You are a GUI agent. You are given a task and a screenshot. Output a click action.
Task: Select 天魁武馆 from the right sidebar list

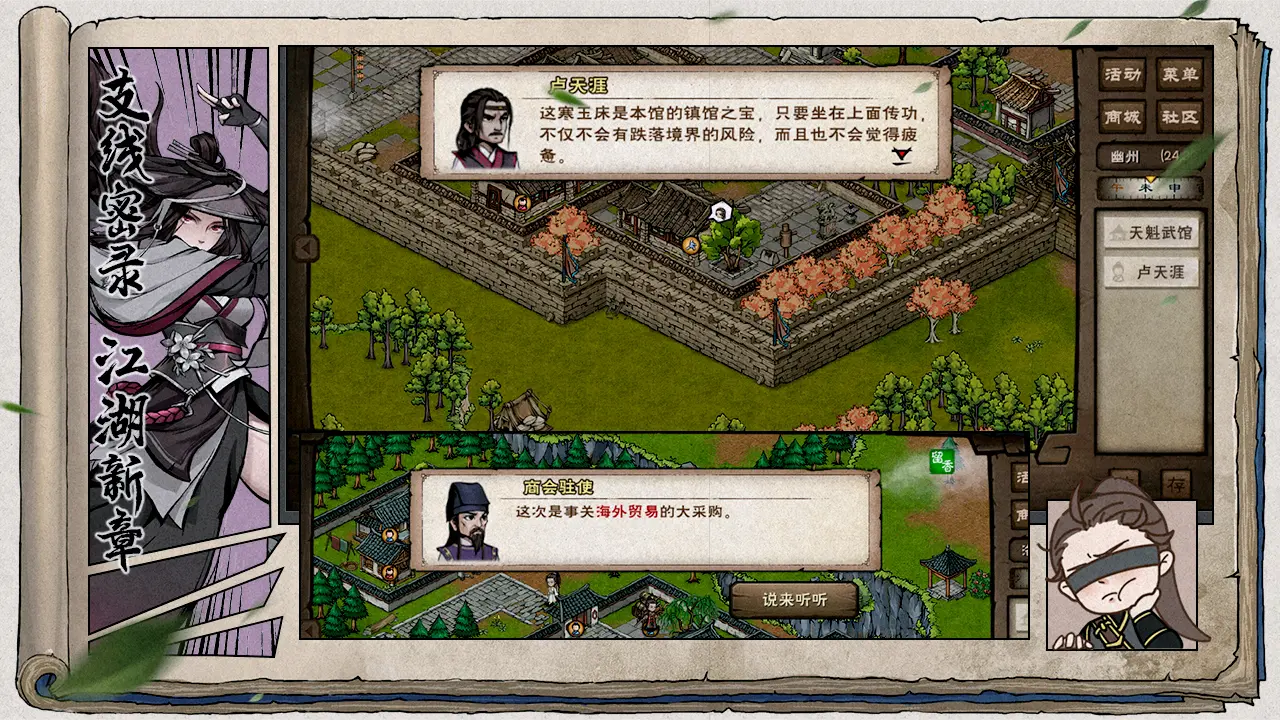pyautogui.click(x=1151, y=235)
